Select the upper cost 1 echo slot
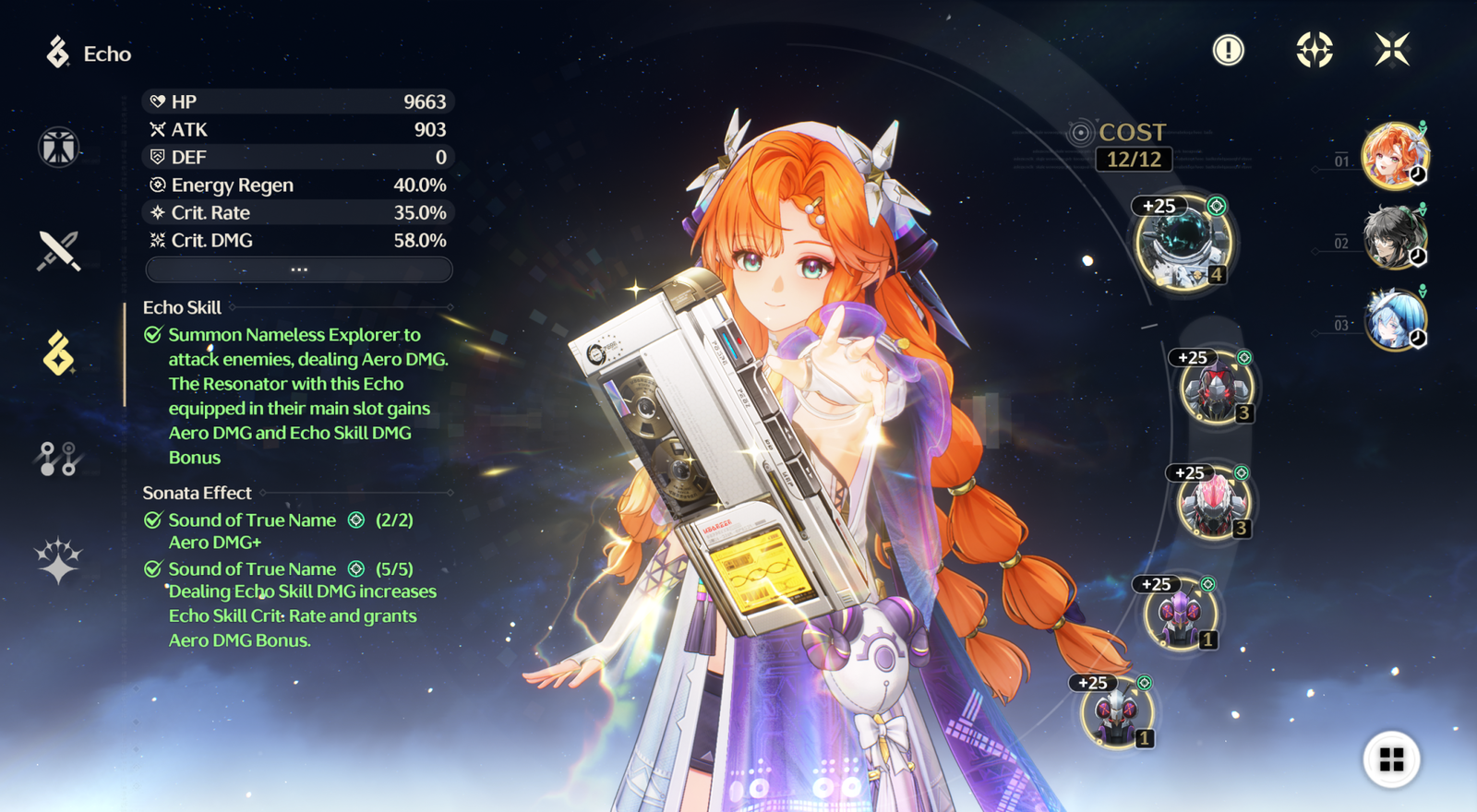 1180,615
